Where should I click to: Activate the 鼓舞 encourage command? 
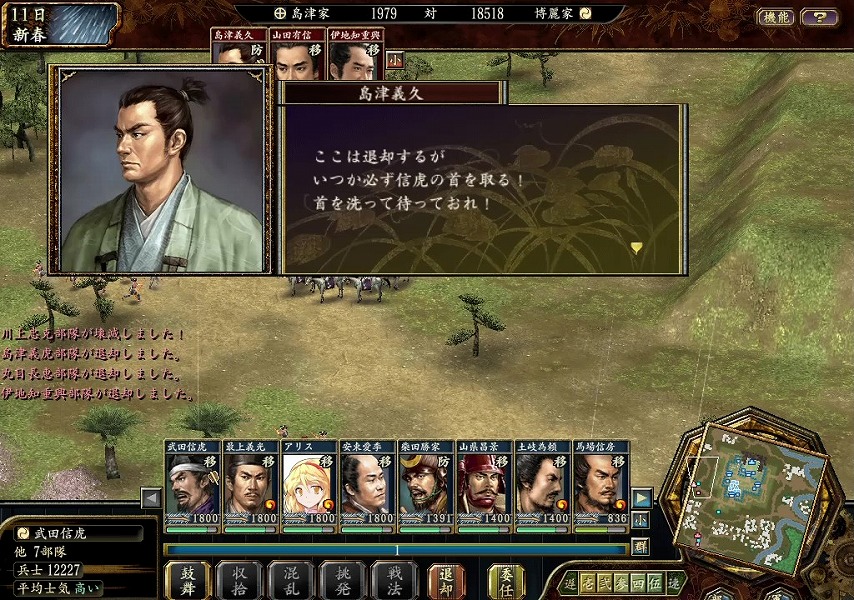tap(187, 579)
